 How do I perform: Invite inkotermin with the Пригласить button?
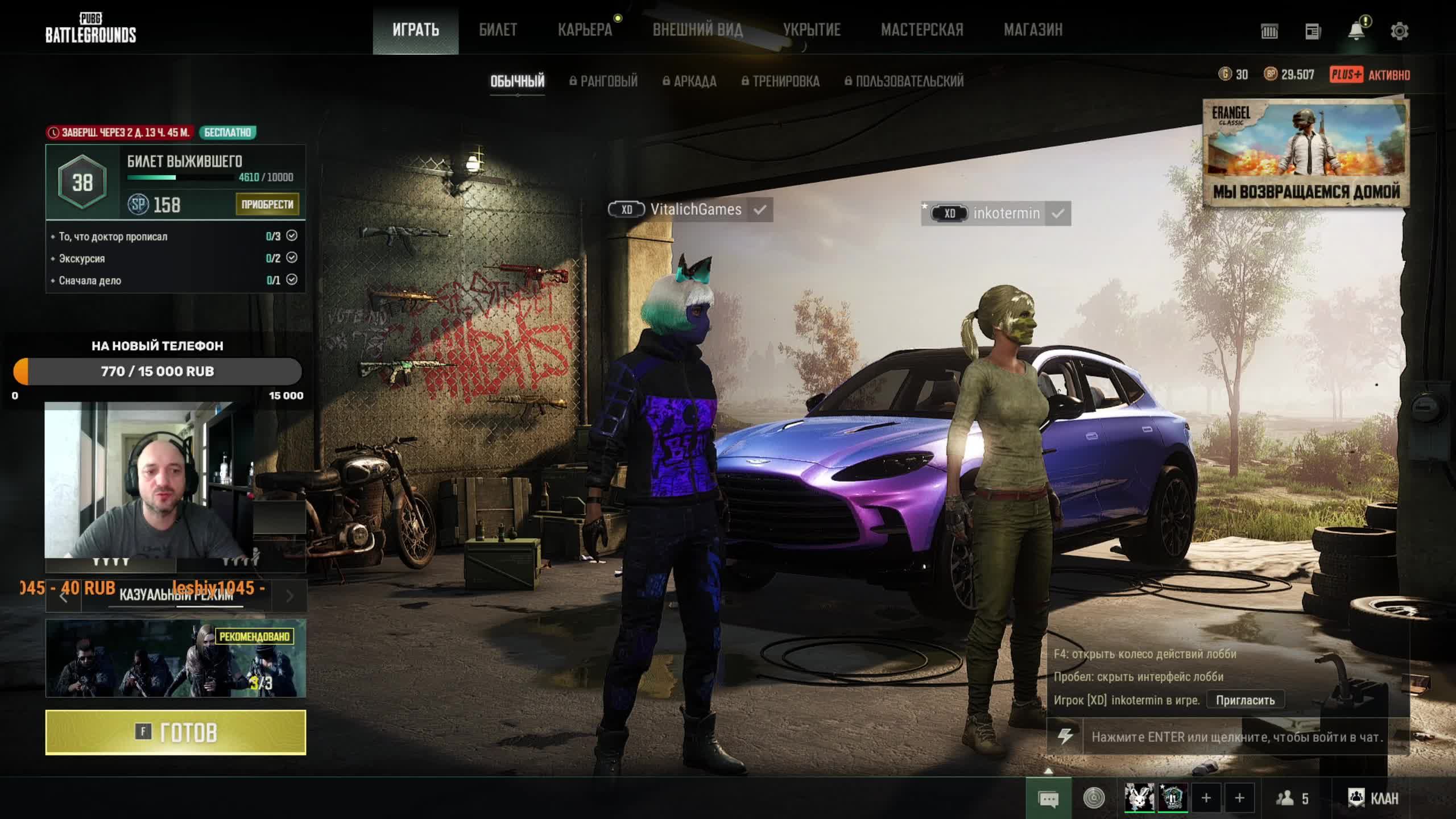1245,700
